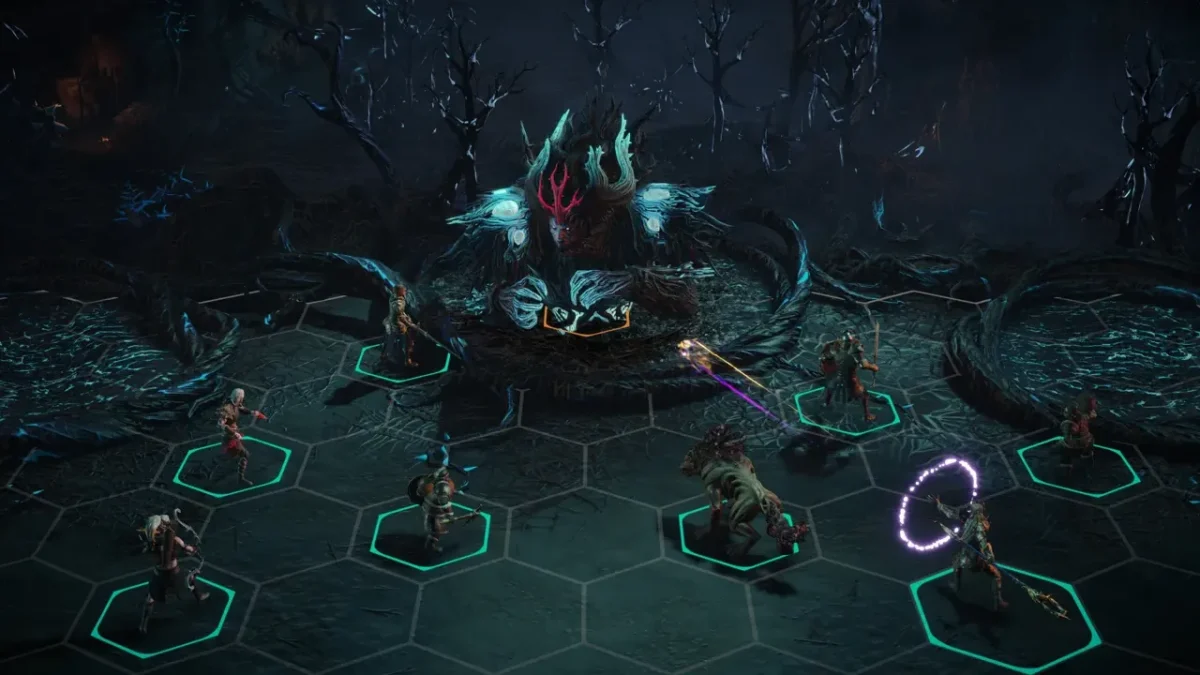The height and width of the screenshot is (675, 1200).
Task: Select the white-haired archer with bow
Action: point(167,568)
